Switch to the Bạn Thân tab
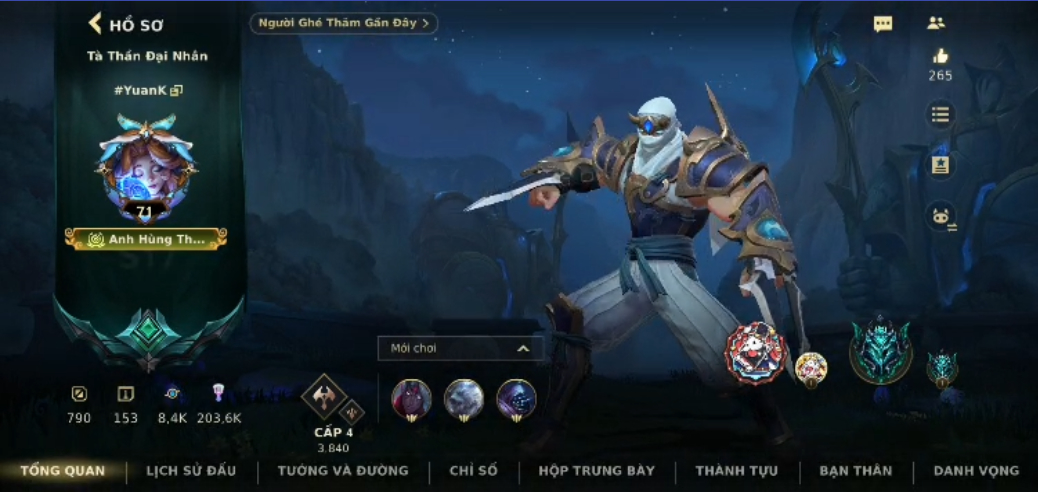The height and width of the screenshot is (492, 1038). 855,471
